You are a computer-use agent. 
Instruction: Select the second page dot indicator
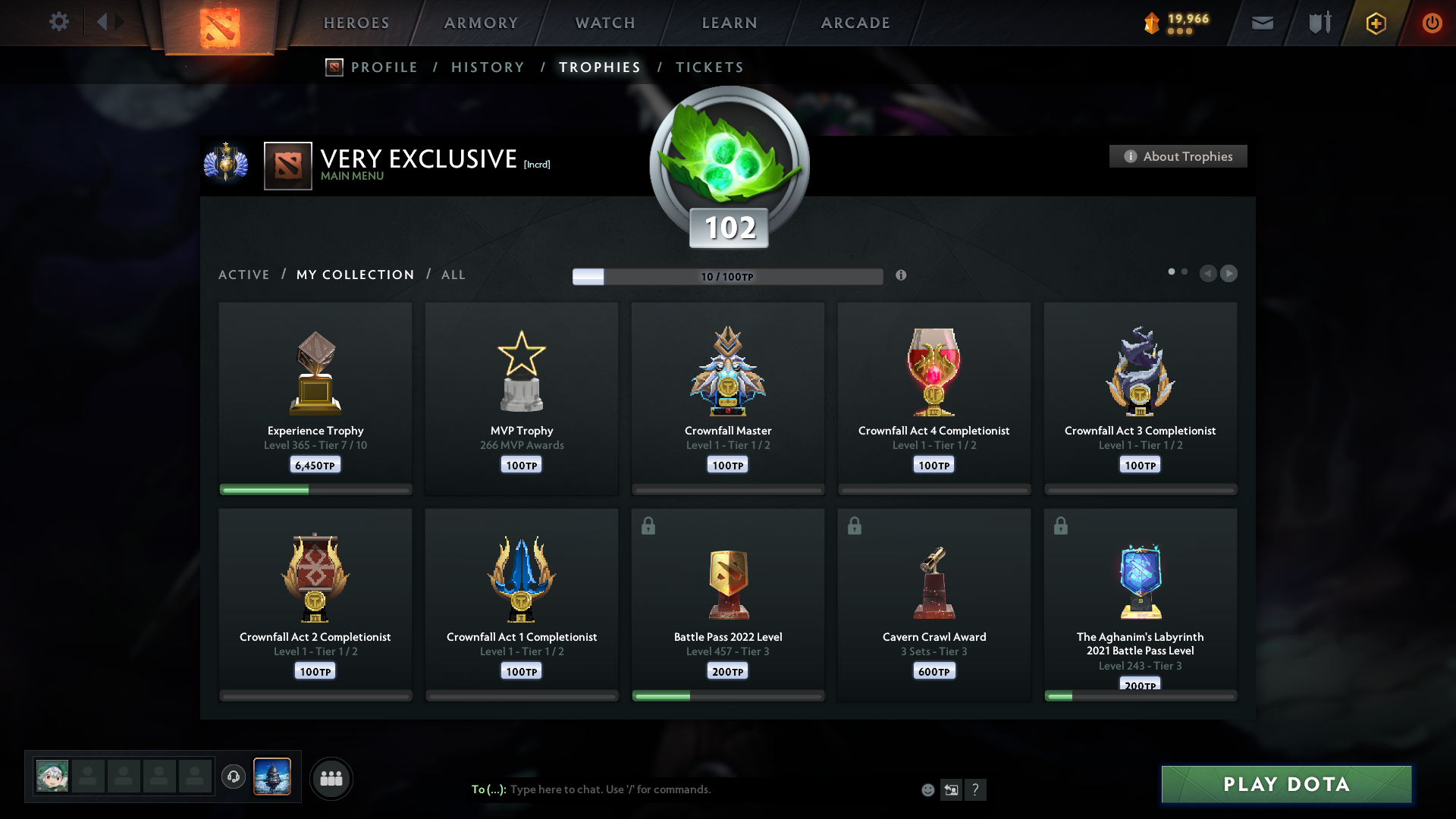(x=1185, y=270)
